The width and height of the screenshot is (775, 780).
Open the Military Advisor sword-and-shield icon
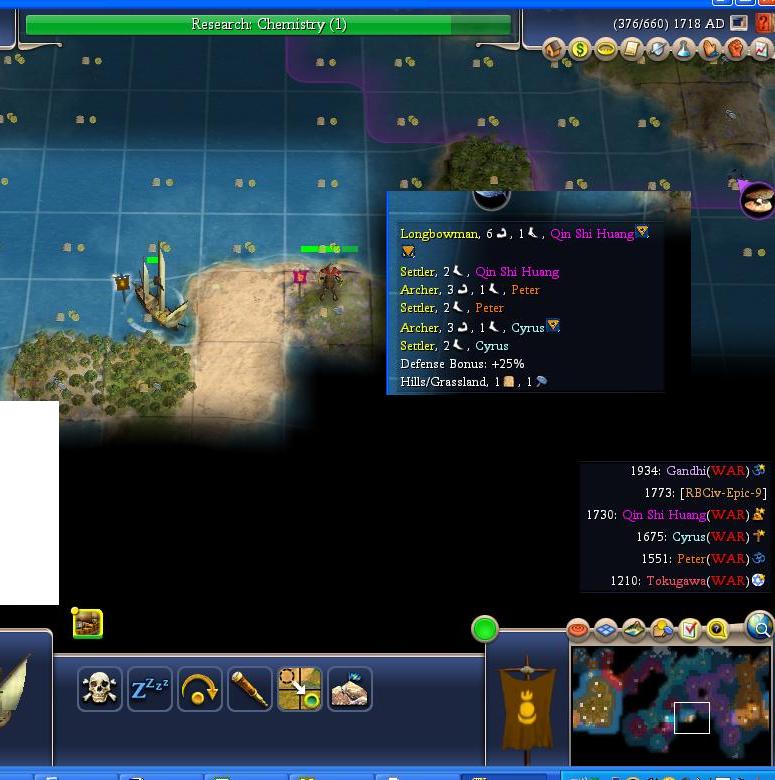click(658, 49)
